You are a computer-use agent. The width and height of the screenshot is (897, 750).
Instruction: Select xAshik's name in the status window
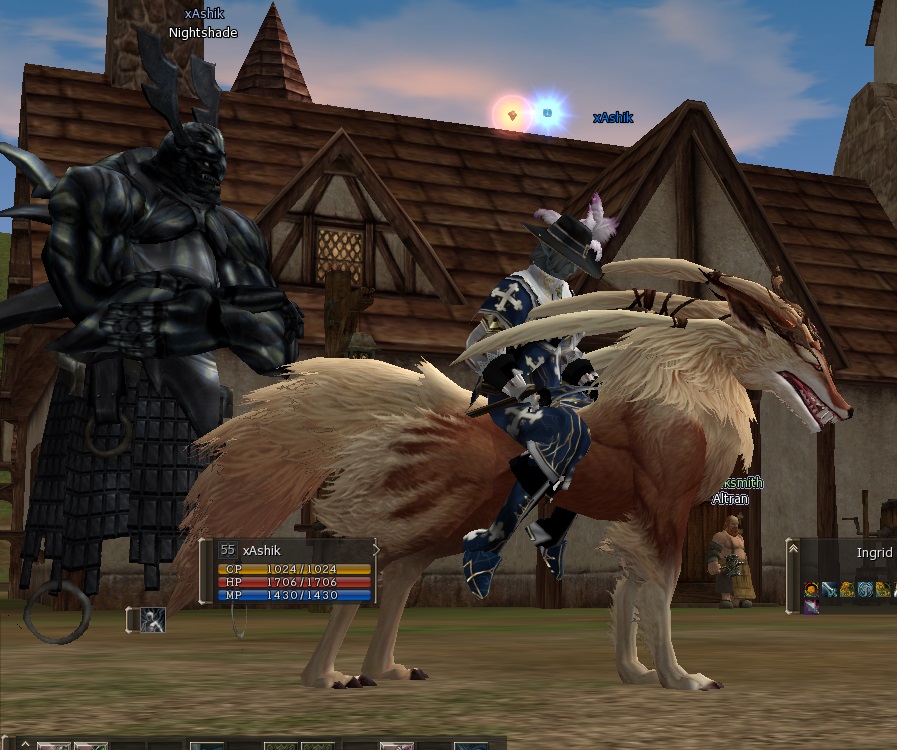click(x=262, y=551)
